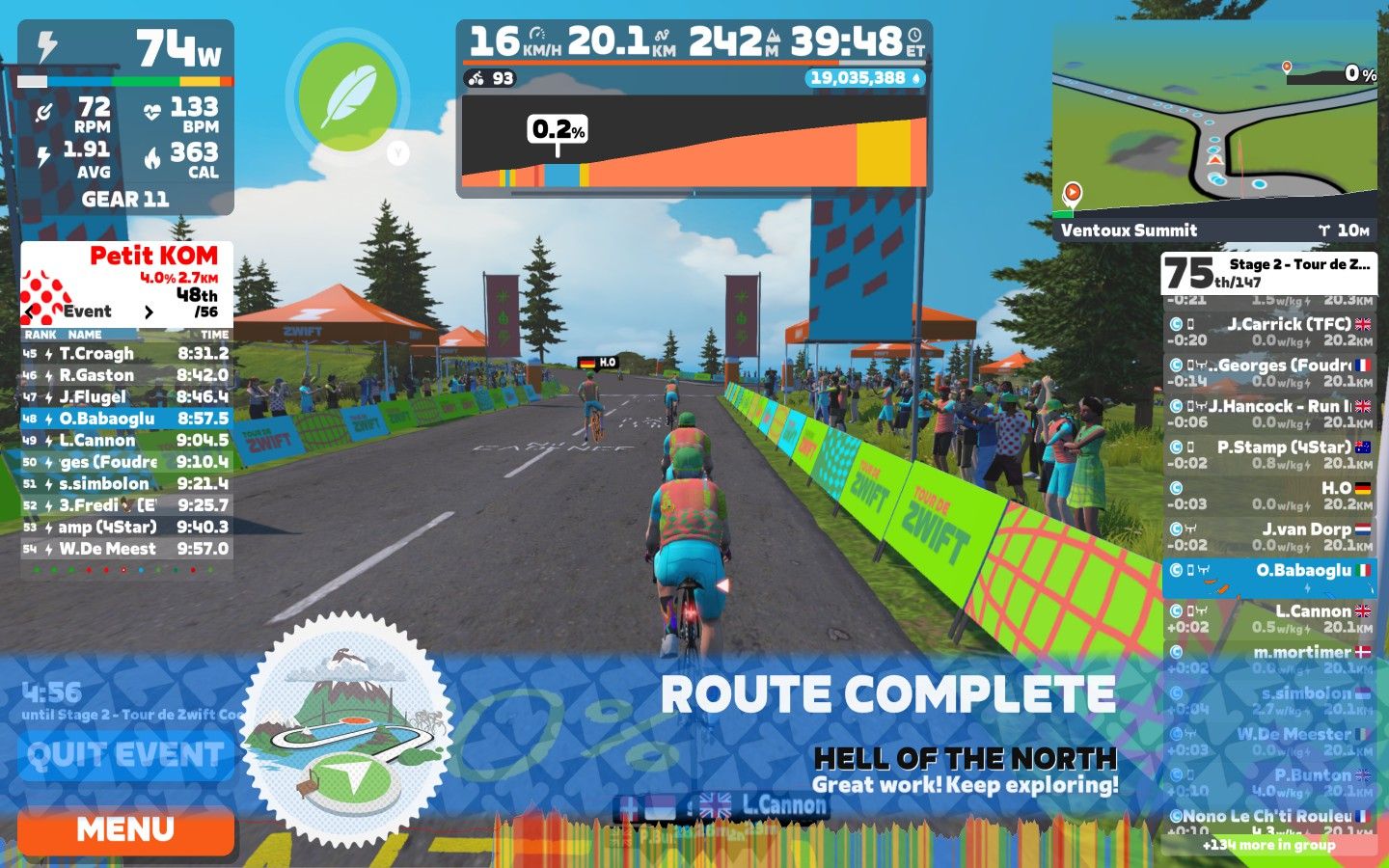Show next Petit KOM leaderboard page
The image size is (1389, 868).
(x=149, y=312)
